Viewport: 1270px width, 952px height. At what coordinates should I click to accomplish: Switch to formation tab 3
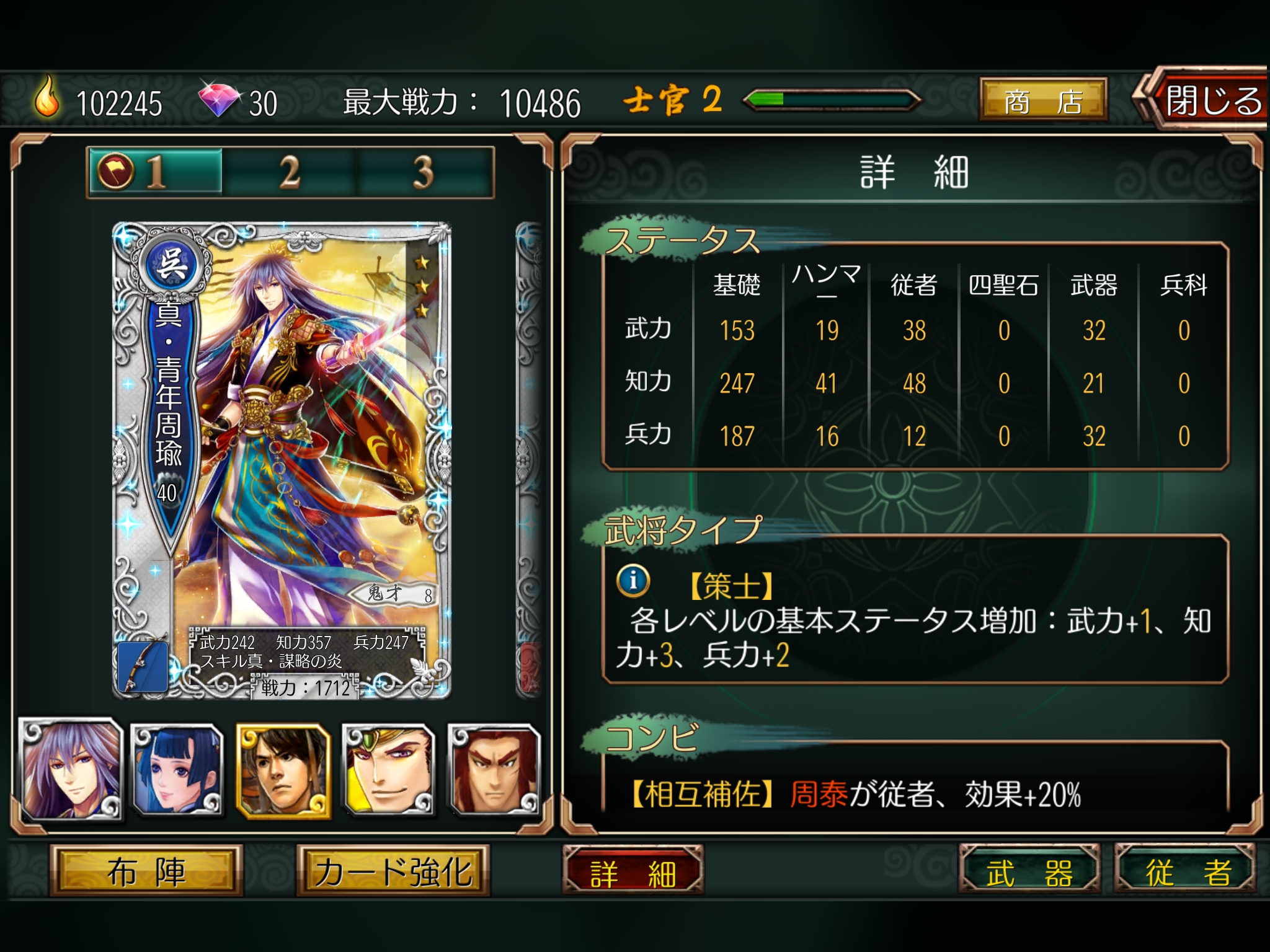coord(424,172)
